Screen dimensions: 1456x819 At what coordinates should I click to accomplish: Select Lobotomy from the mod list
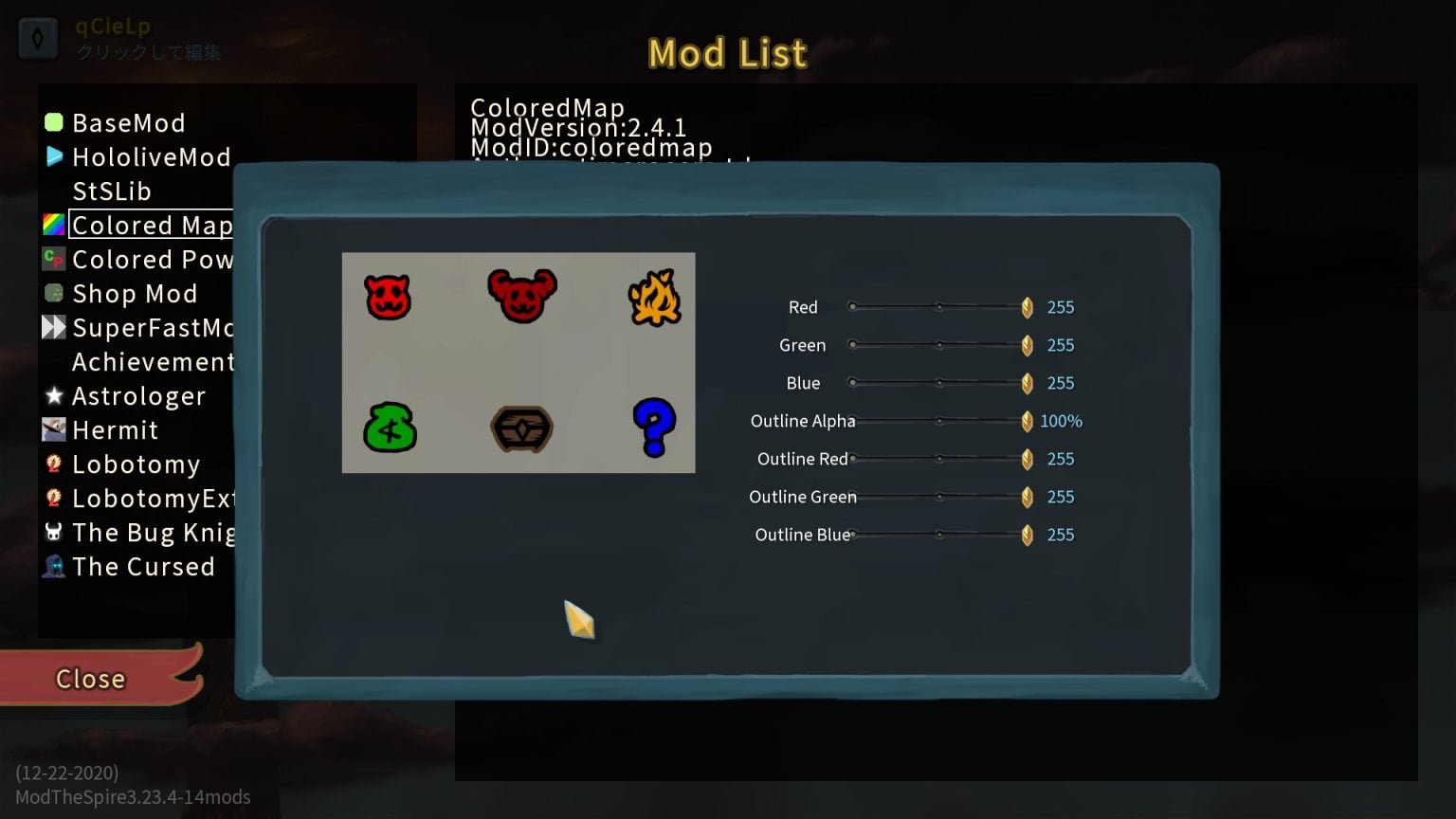[136, 464]
